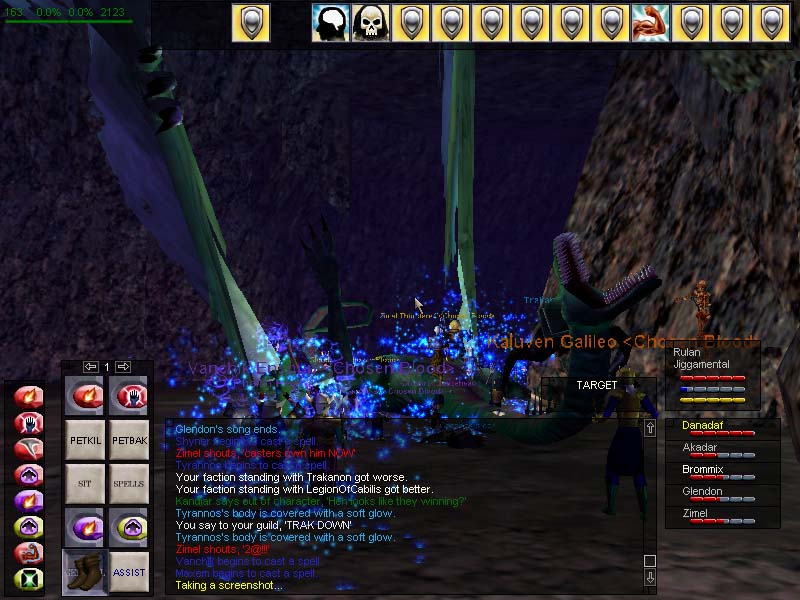Use the ASSIST hotkey button
The height and width of the screenshot is (600, 800).
129,572
